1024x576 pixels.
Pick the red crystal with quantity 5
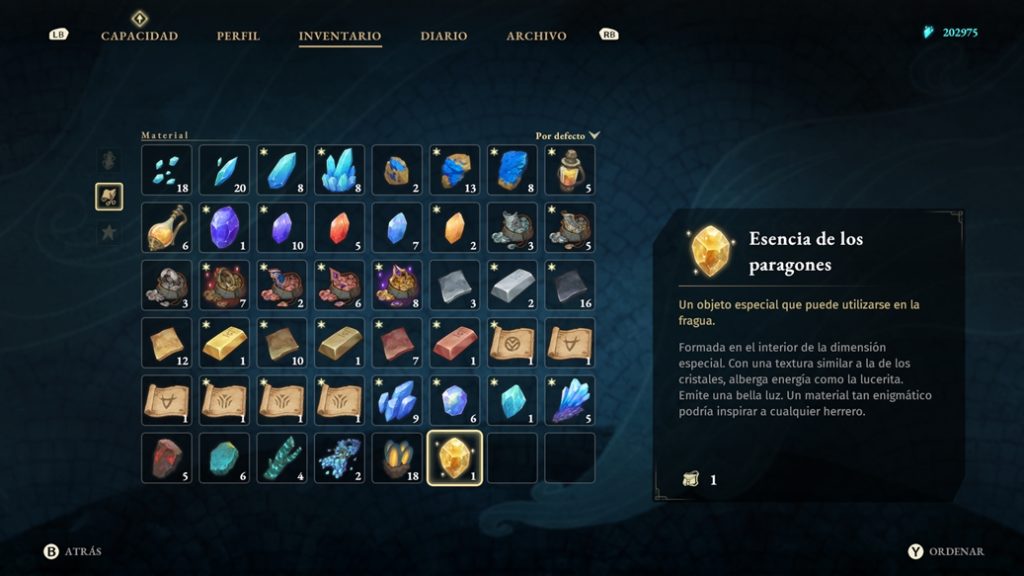(x=339, y=227)
